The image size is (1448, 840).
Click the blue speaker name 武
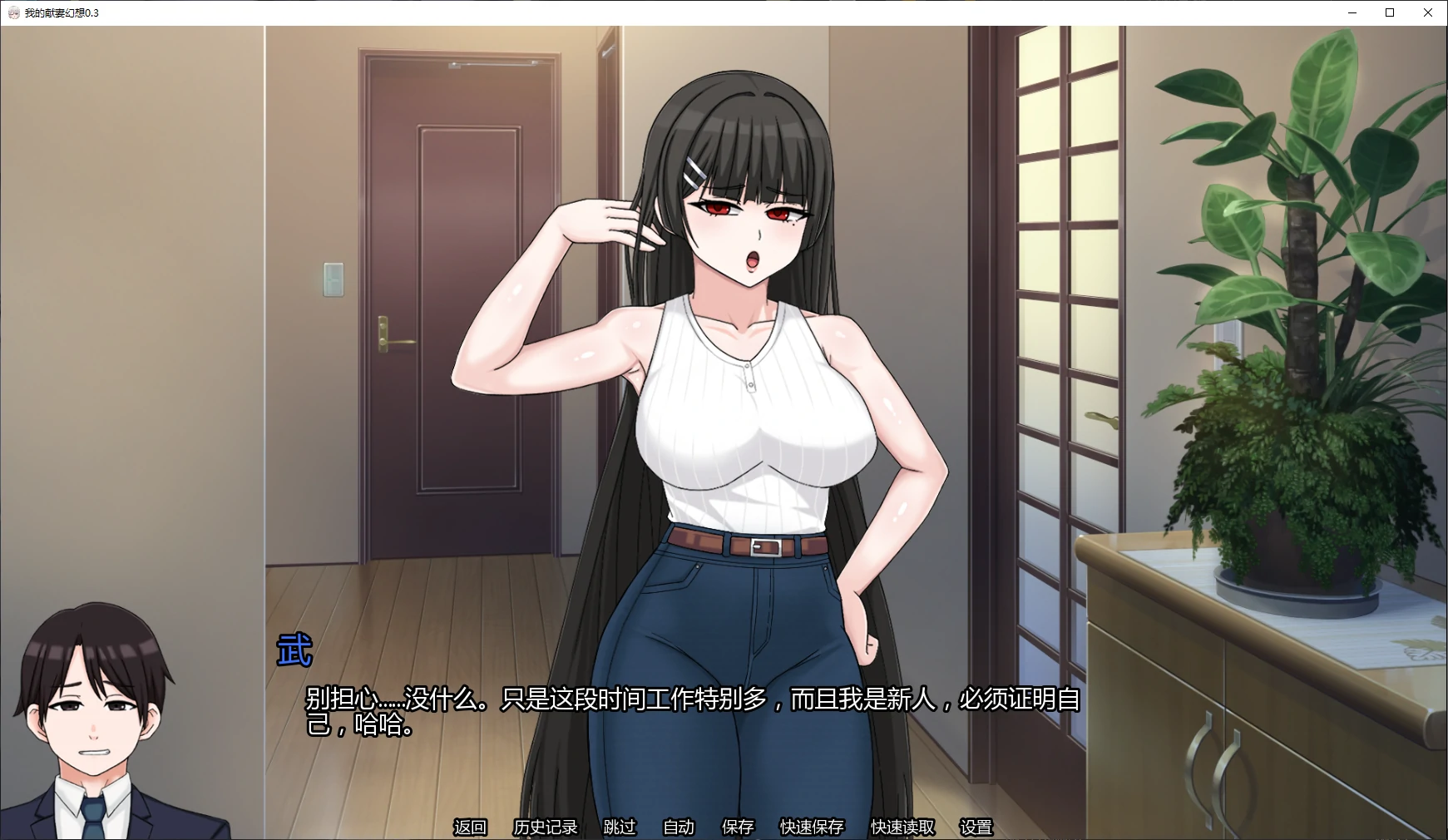click(295, 651)
